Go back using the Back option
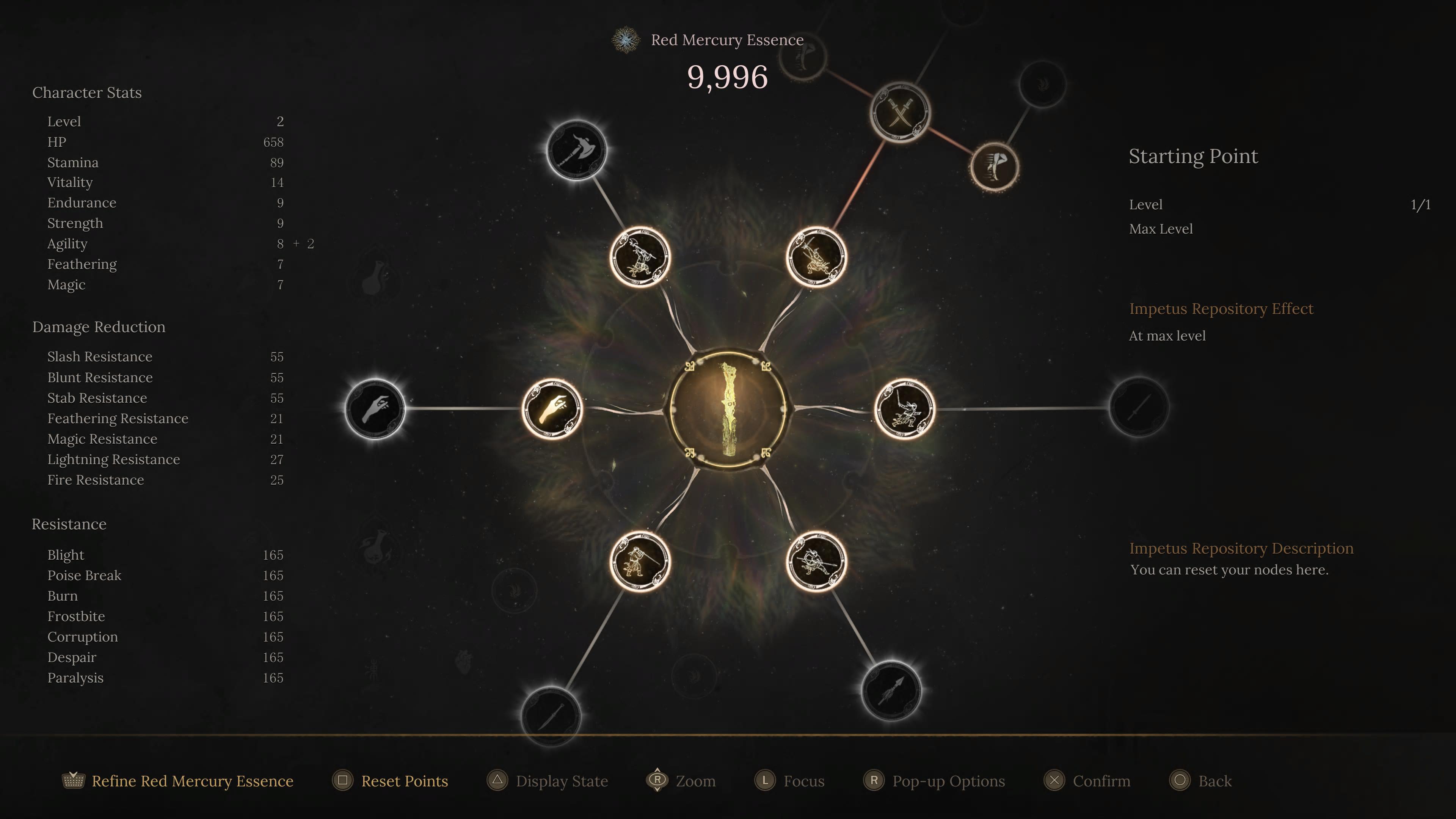 pos(1214,781)
